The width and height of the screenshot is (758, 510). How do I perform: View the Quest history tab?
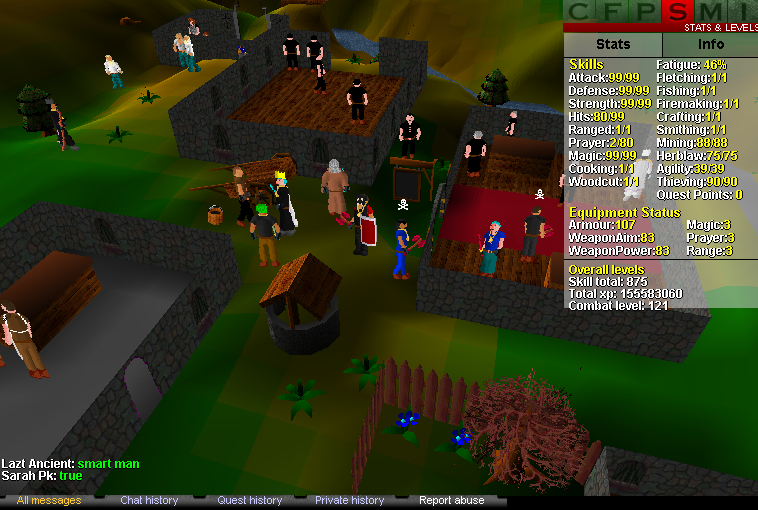[x=249, y=500]
